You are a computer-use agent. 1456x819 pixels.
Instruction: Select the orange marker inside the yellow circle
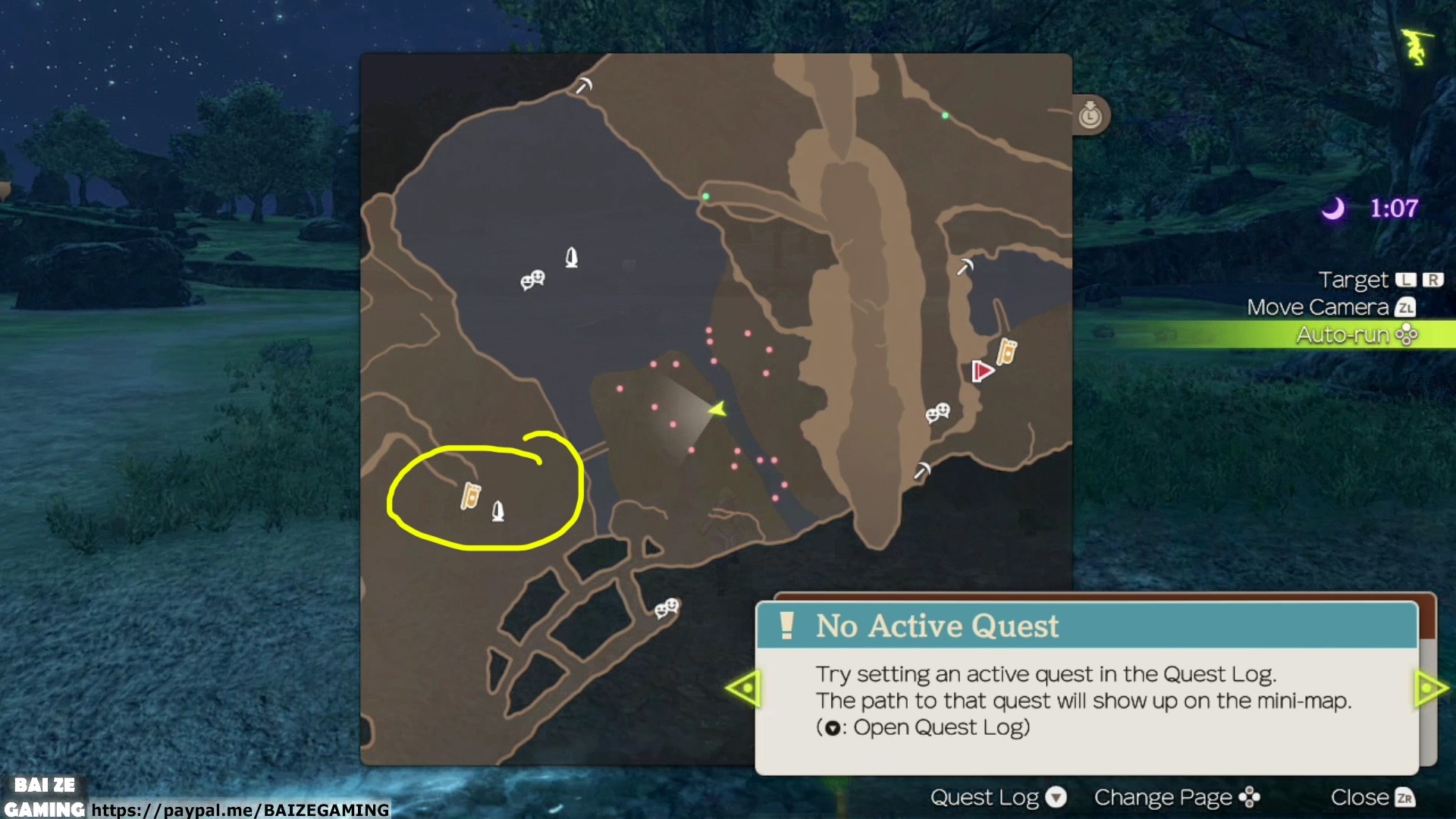[x=471, y=496]
